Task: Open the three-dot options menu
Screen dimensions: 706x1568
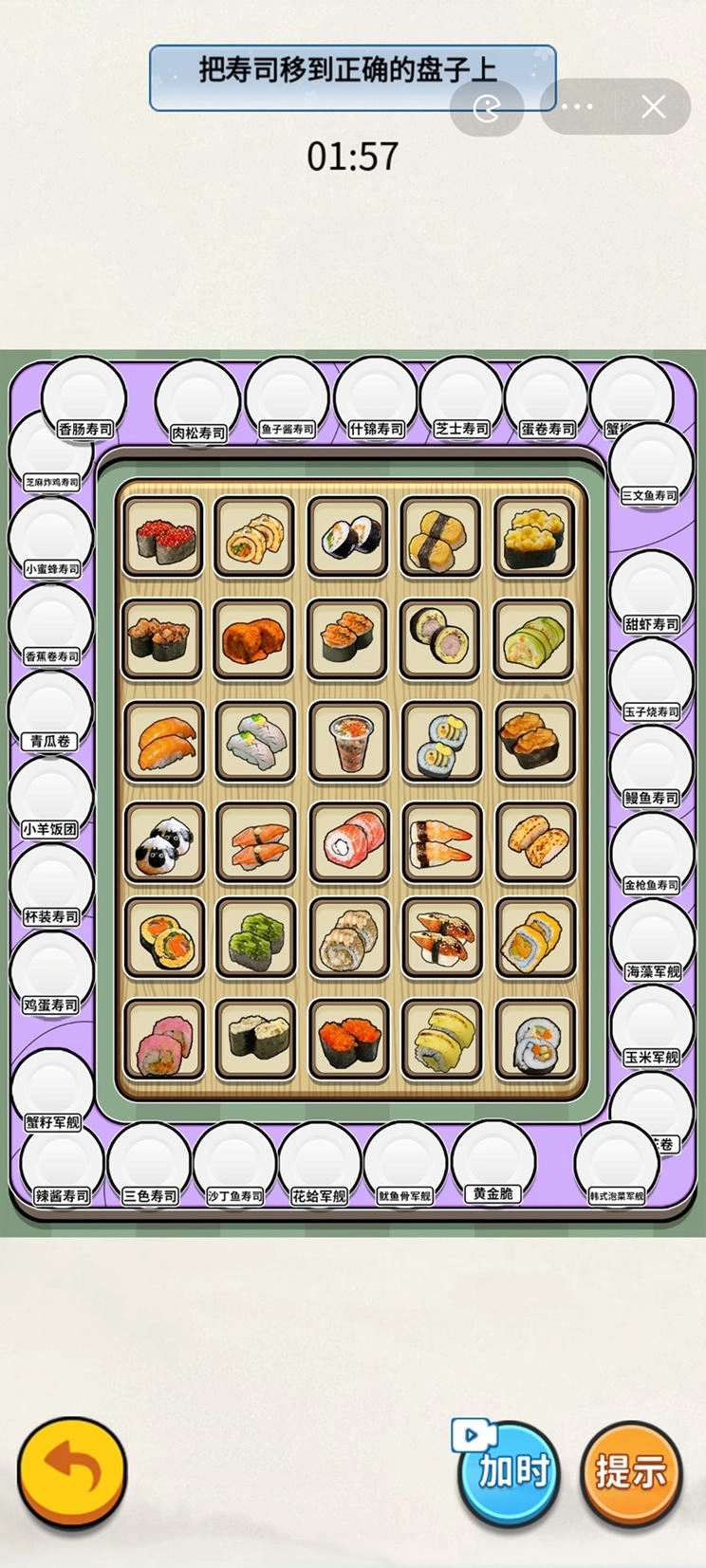Action: (577, 107)
